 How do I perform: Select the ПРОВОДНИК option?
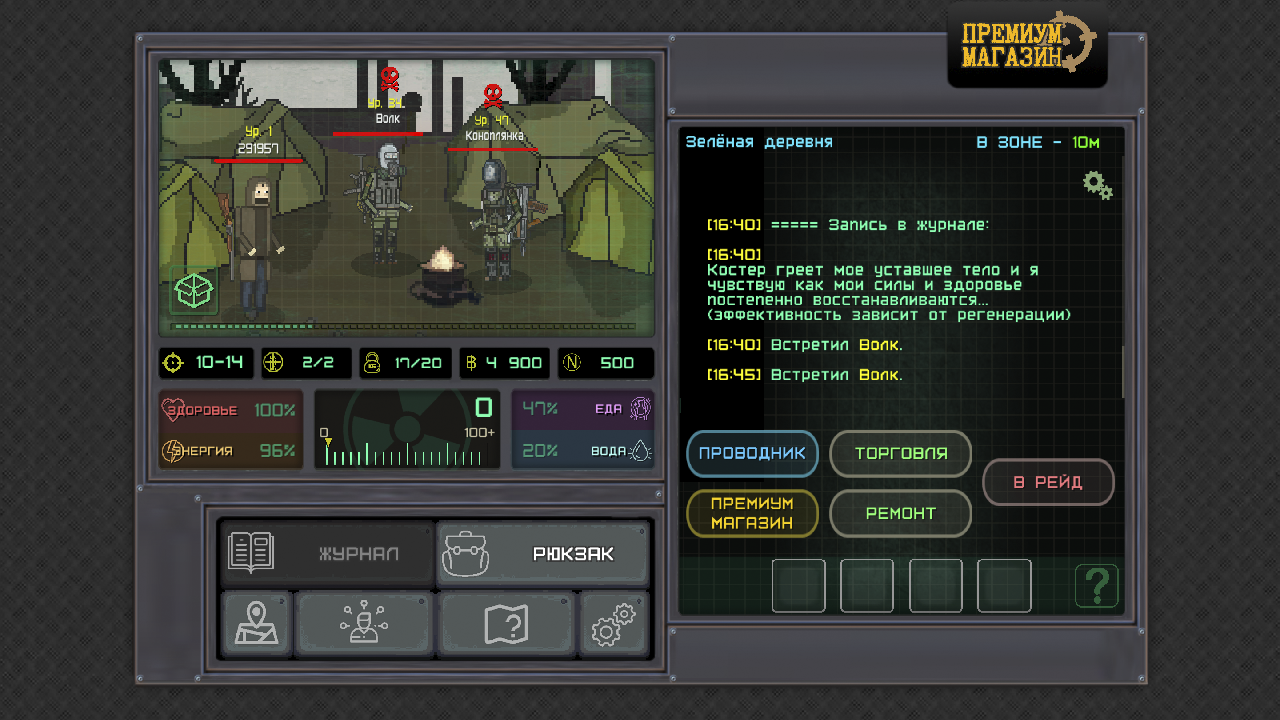point(752,454)
